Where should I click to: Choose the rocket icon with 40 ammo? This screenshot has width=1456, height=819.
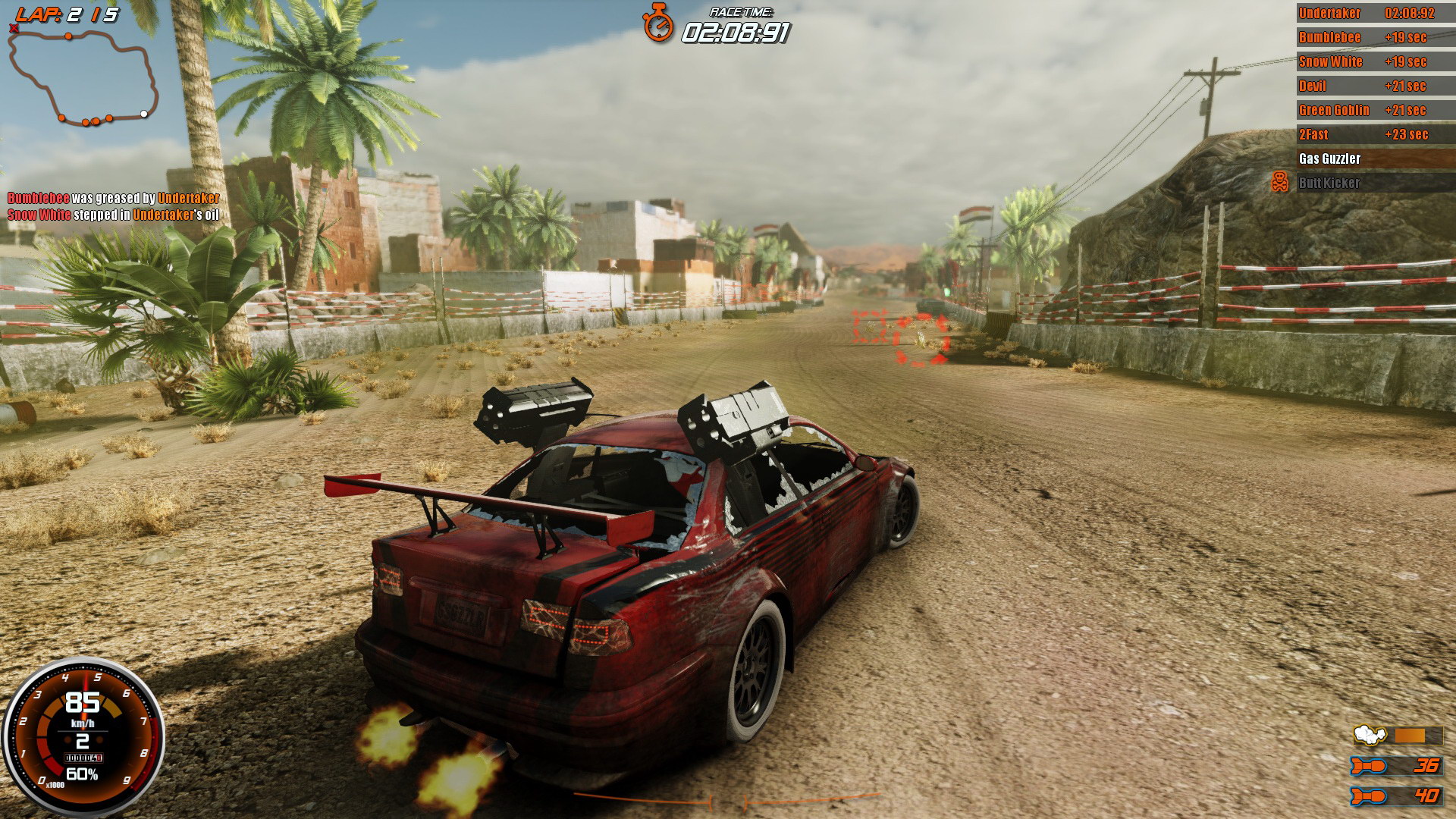pyautogui.click(x=1369, y=796)
